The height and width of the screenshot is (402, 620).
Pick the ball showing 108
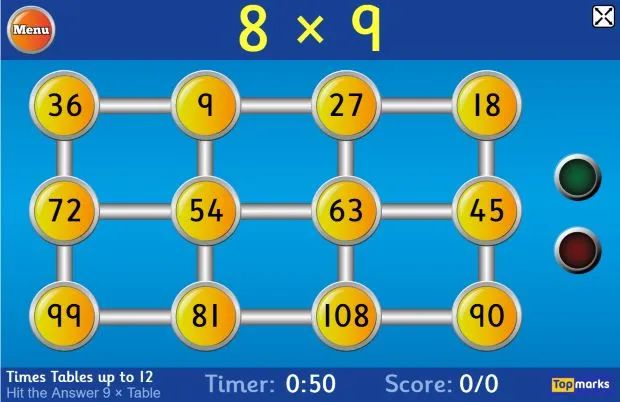[345, 316]
